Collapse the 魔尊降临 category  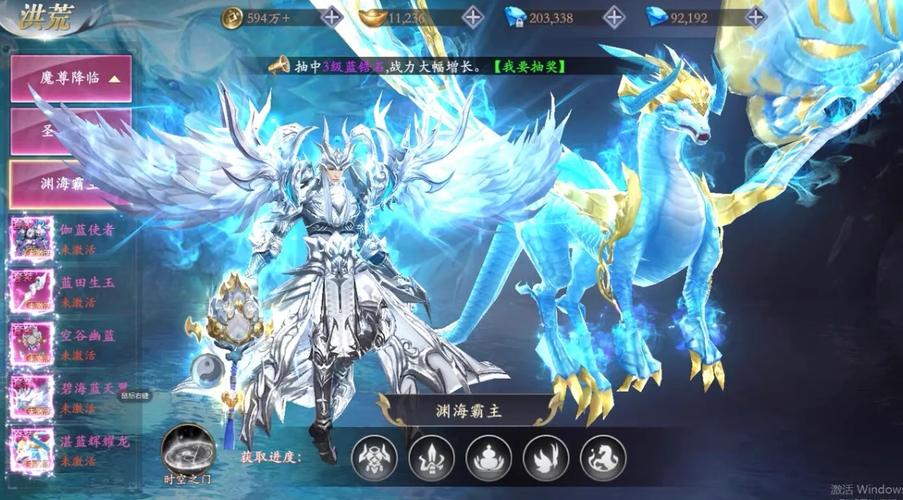pyautogui.click(x=69, y=77)
